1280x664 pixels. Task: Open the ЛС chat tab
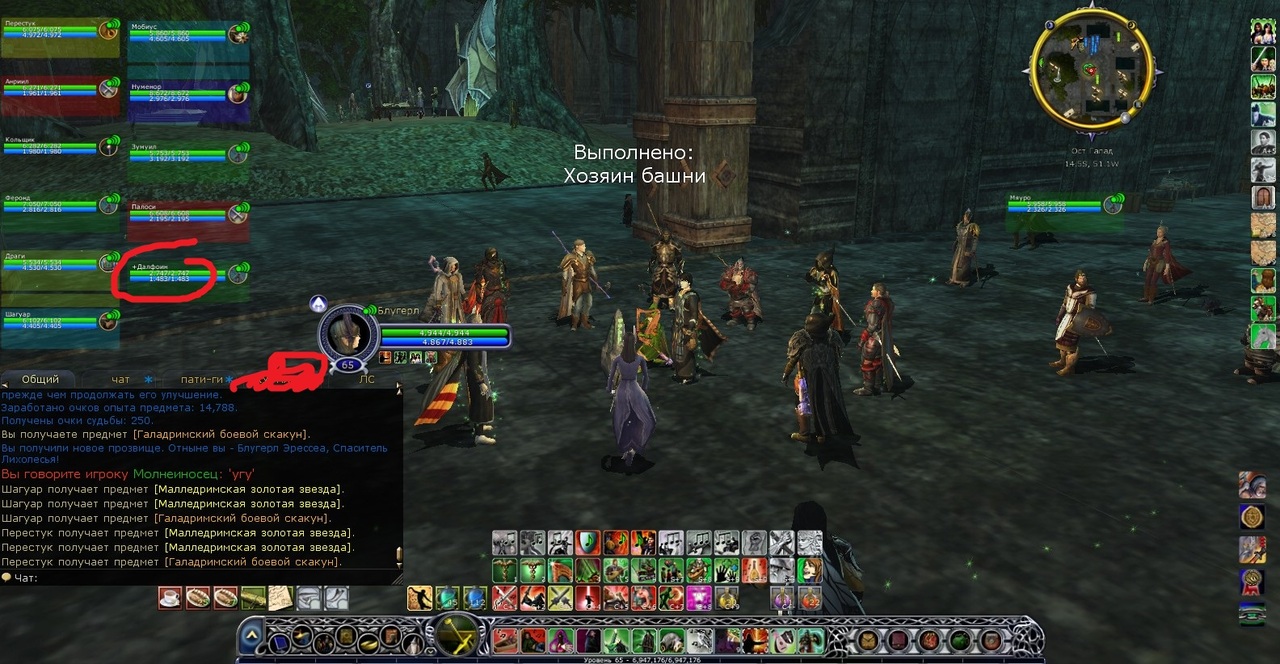pos(367,380)
